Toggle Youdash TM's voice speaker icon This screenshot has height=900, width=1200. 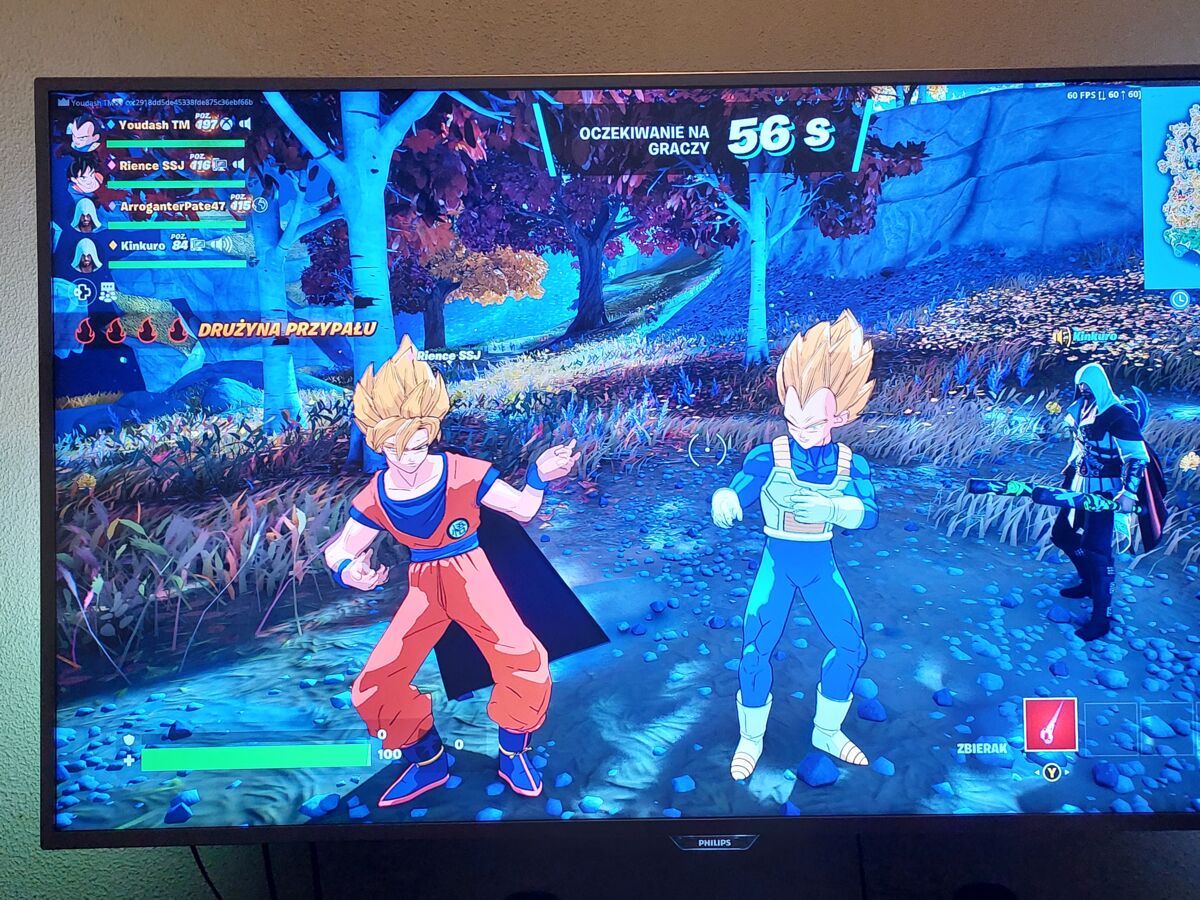(x=245, y=124)
